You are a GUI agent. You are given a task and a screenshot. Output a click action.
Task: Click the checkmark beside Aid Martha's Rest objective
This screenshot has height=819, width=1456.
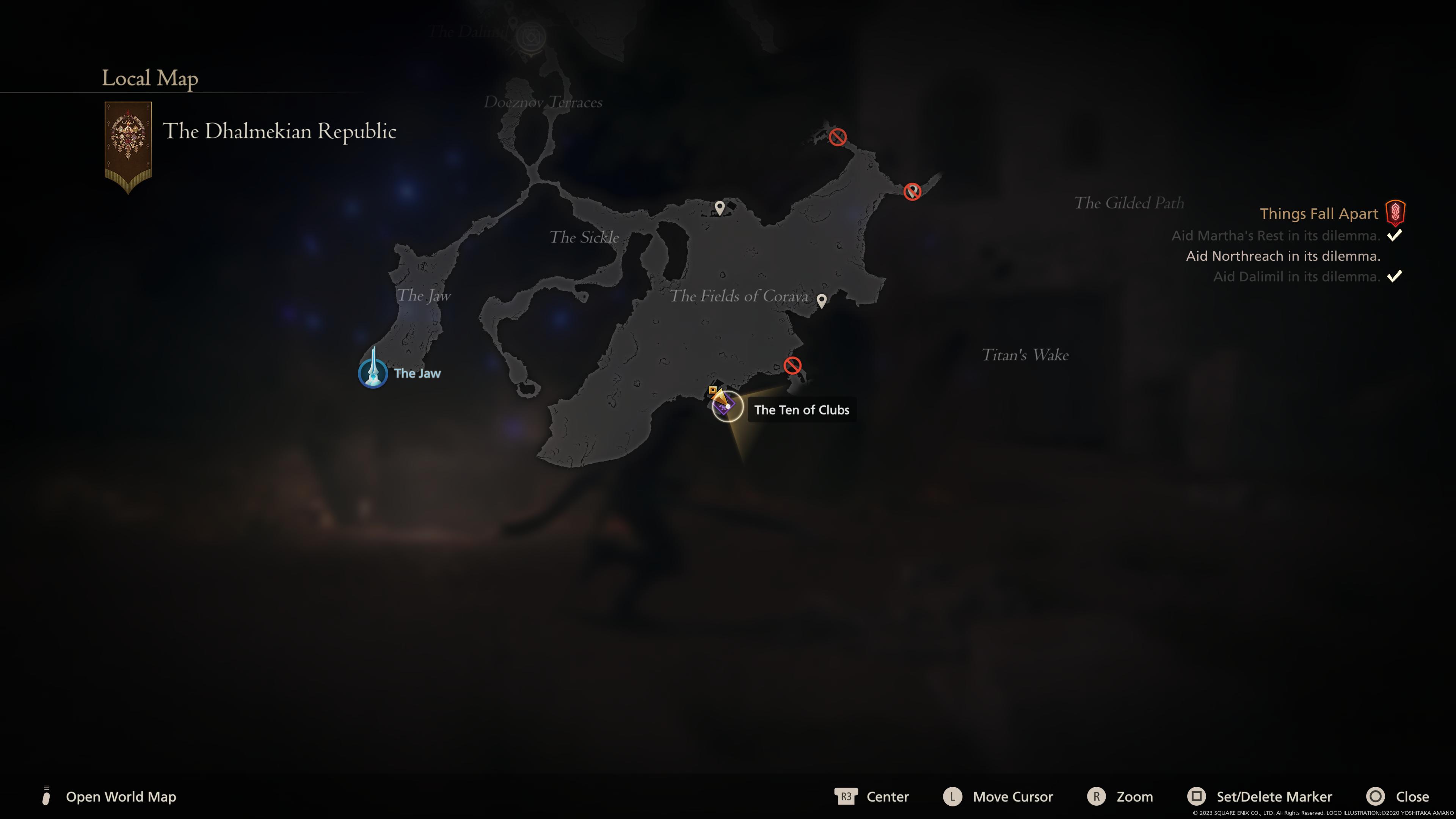[1394, 236]
